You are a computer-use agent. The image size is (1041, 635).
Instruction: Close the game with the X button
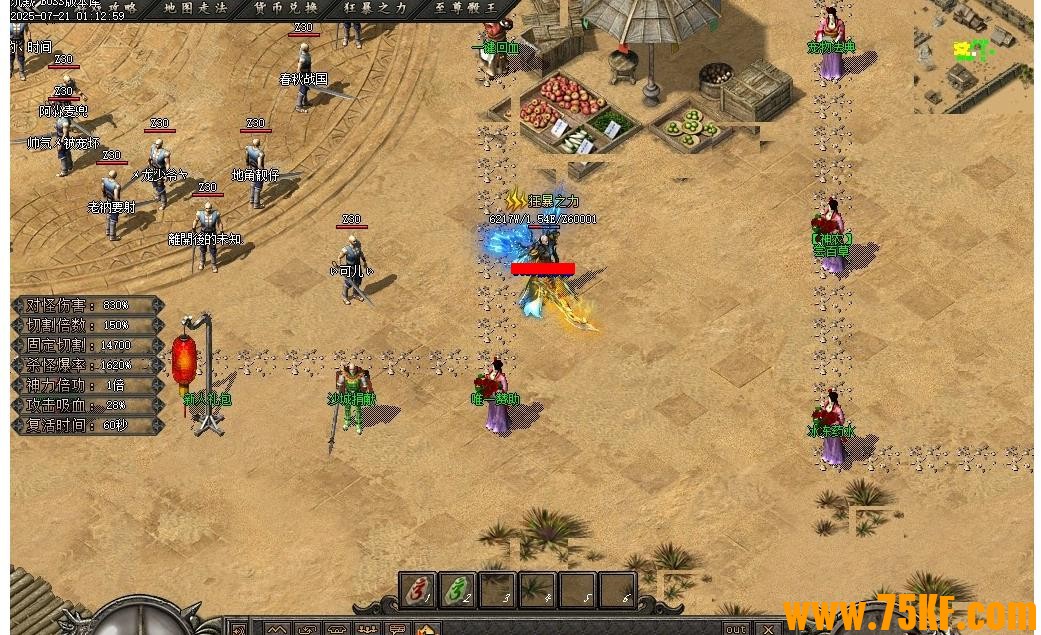[768, 629]
